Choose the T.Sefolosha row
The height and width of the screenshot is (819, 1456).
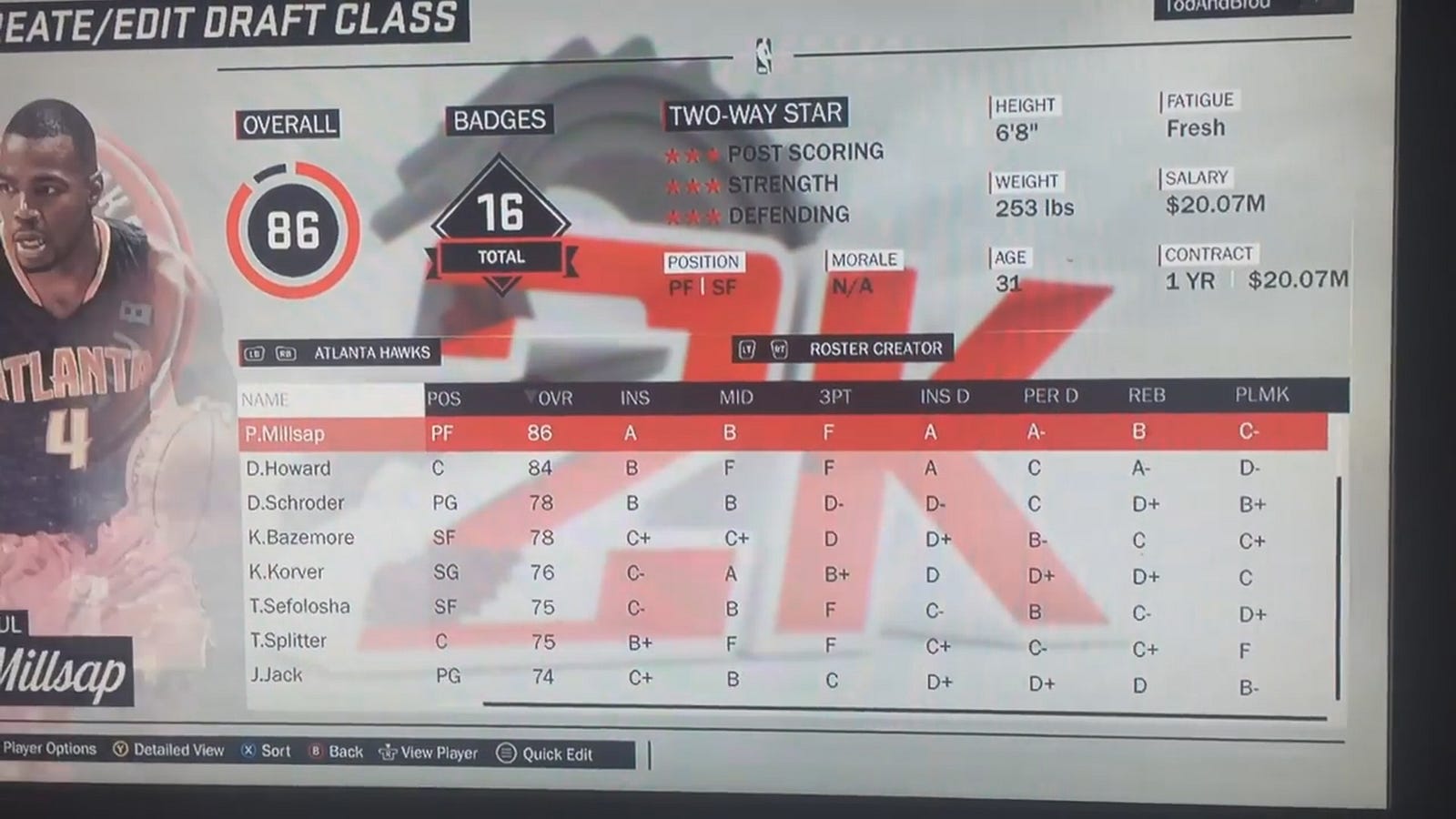tap(299, 606)
